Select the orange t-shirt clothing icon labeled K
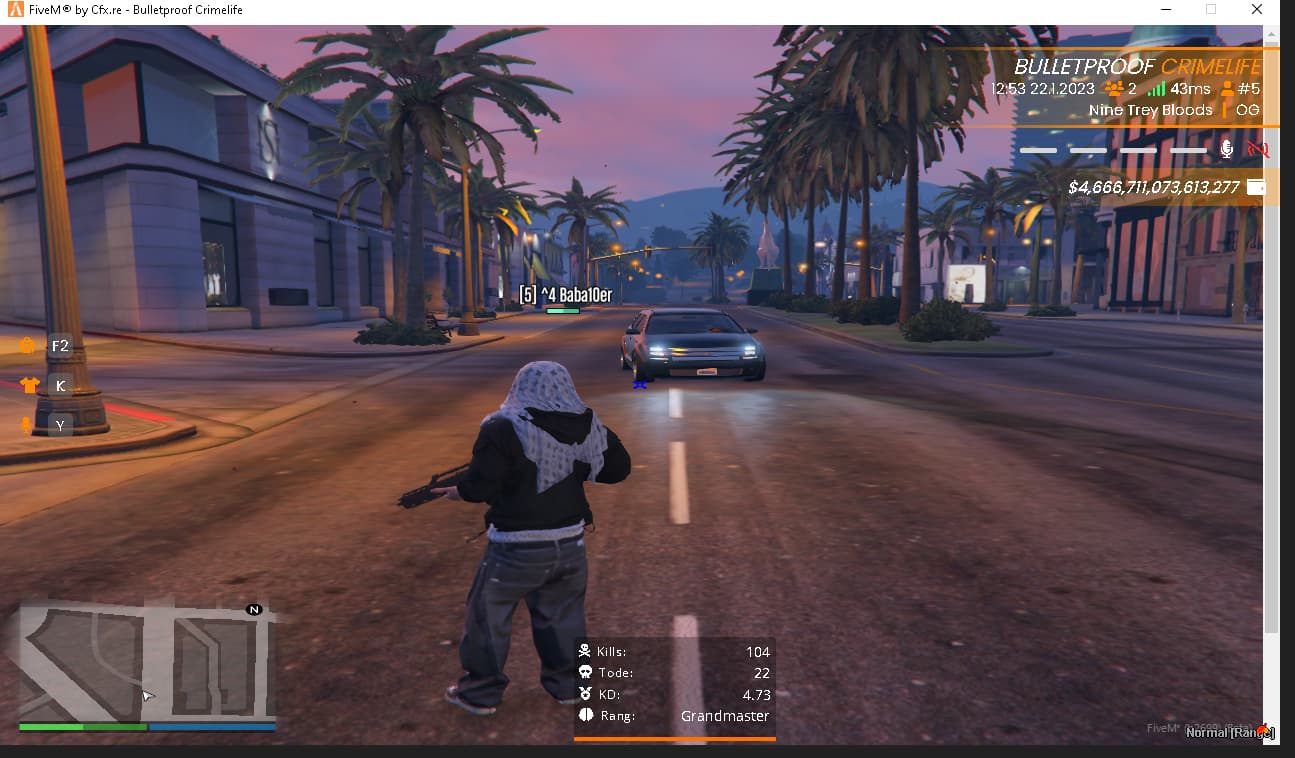 click(28, 385)
